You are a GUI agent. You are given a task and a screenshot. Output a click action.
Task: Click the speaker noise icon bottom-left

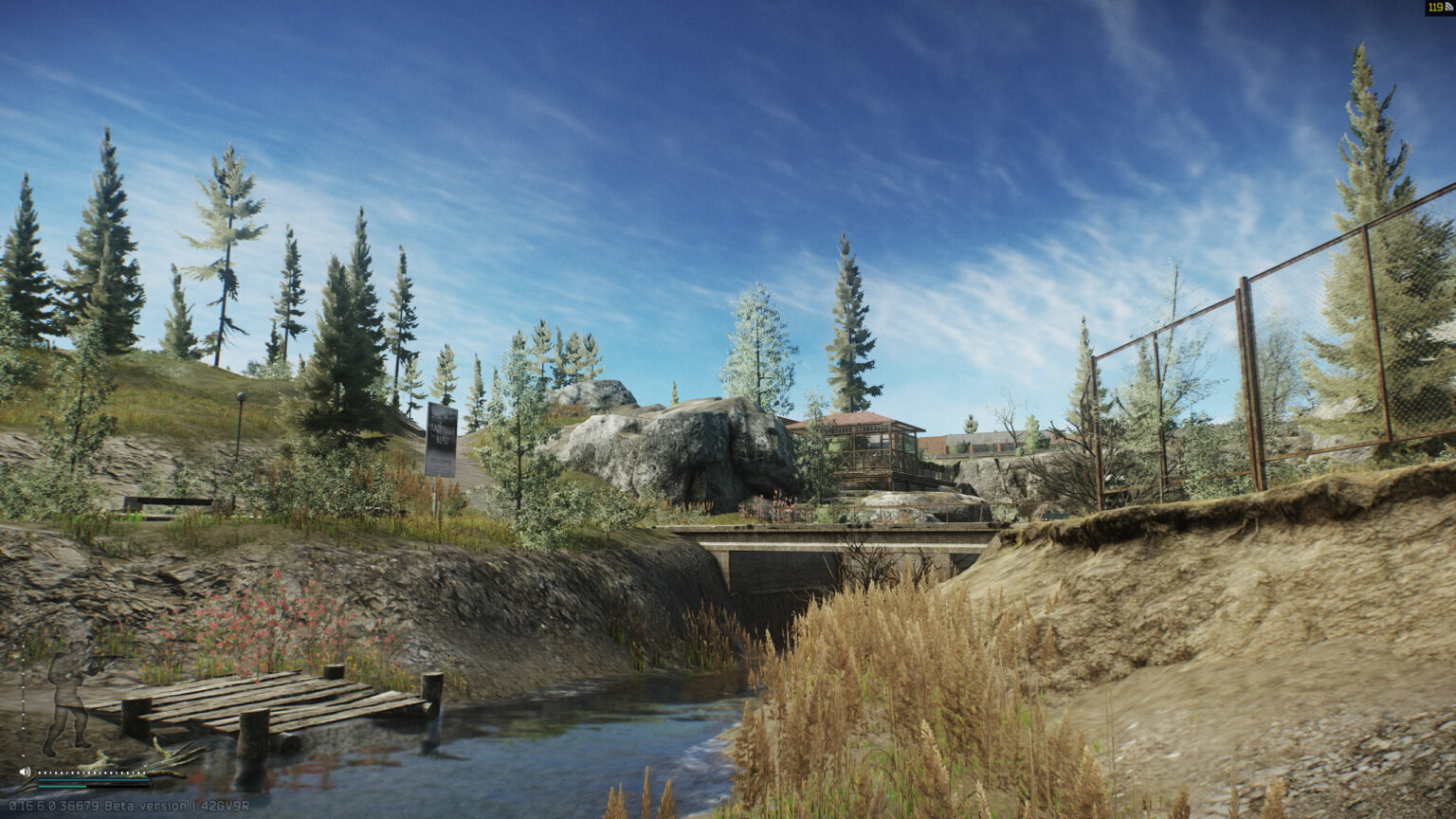coord(25,772)
